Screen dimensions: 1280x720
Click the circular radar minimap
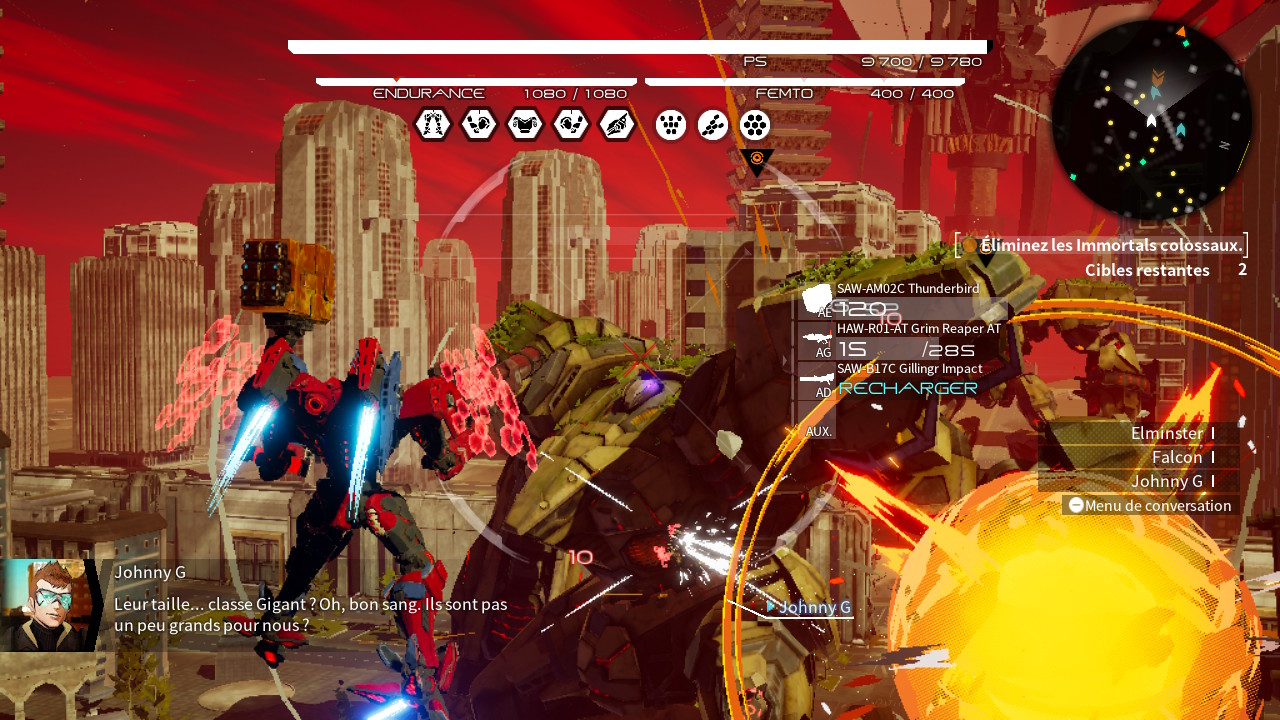point(1152,120)
